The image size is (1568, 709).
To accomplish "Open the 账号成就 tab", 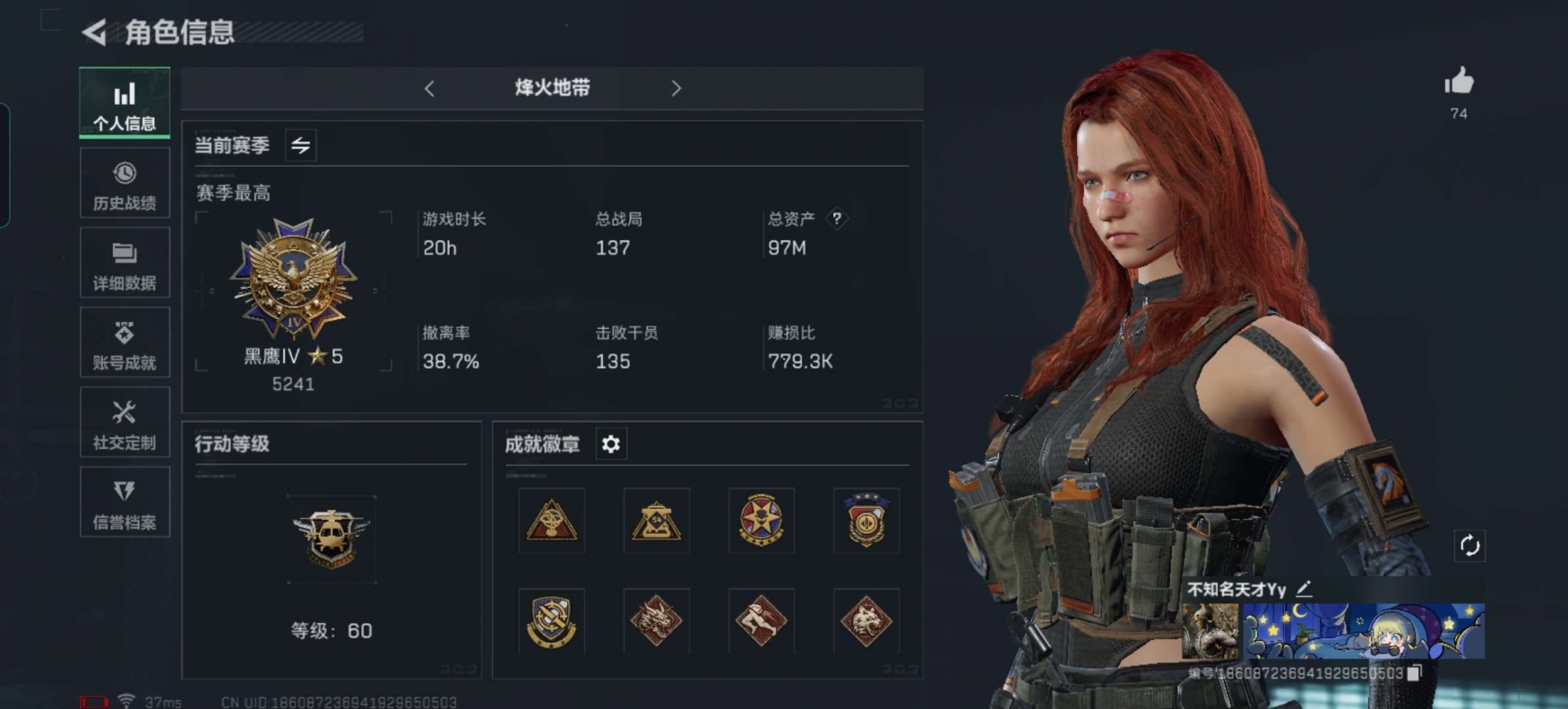I will [x=125, y=343].
